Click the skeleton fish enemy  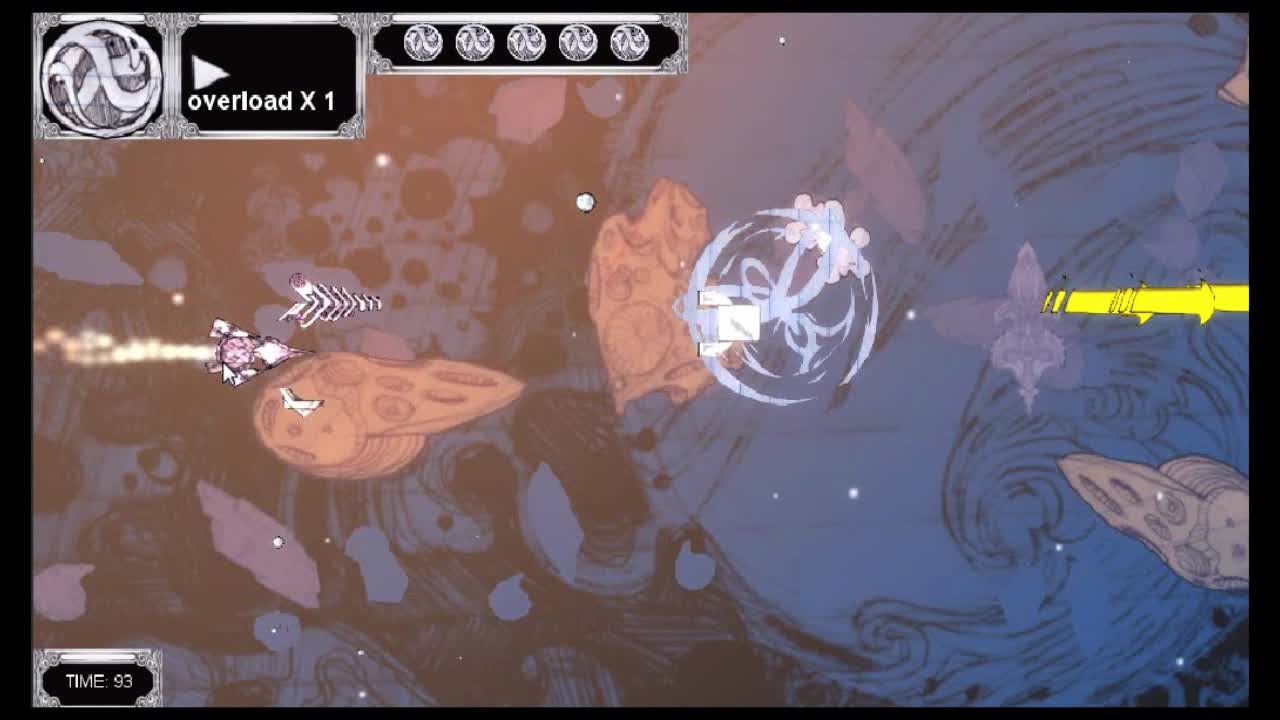point(330,295)
